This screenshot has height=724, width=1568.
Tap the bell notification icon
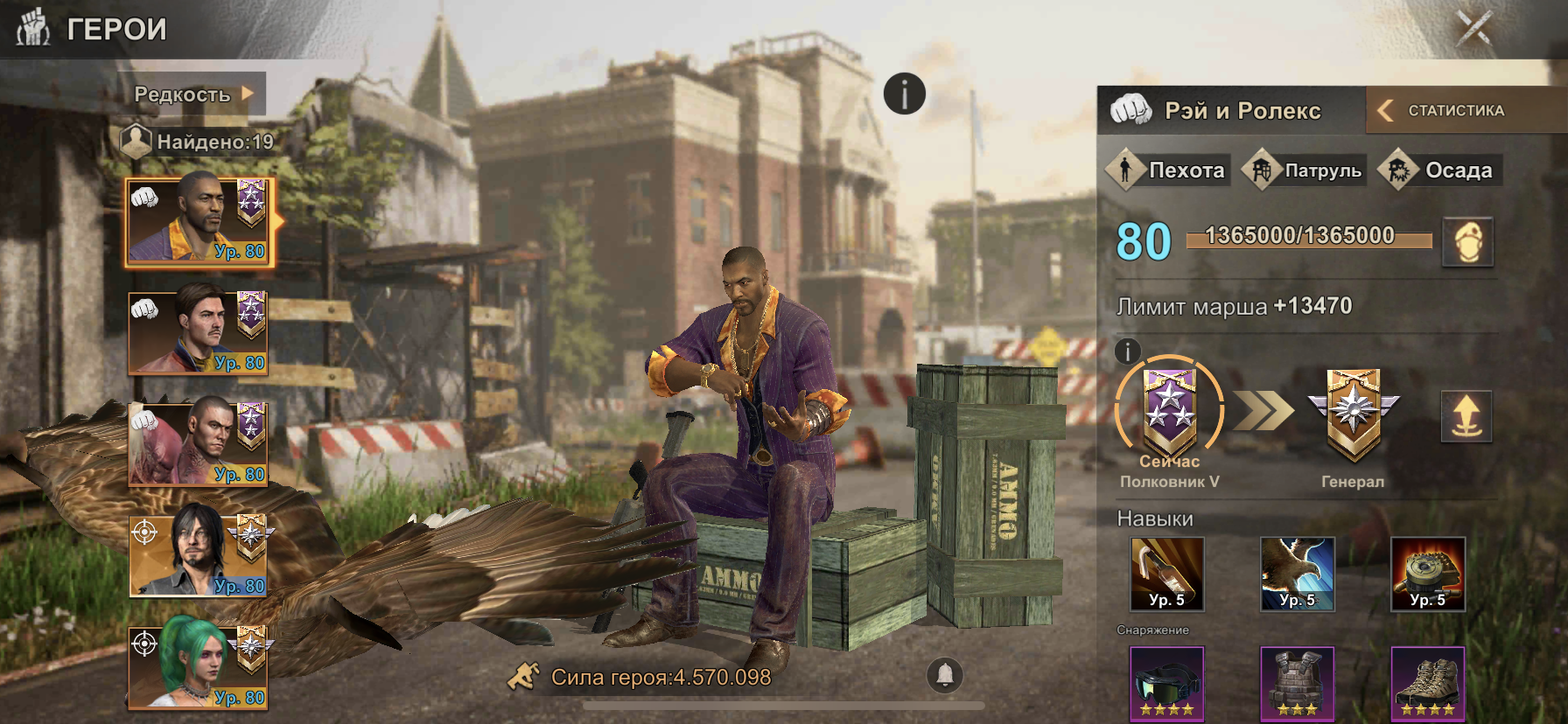(945, 674)
